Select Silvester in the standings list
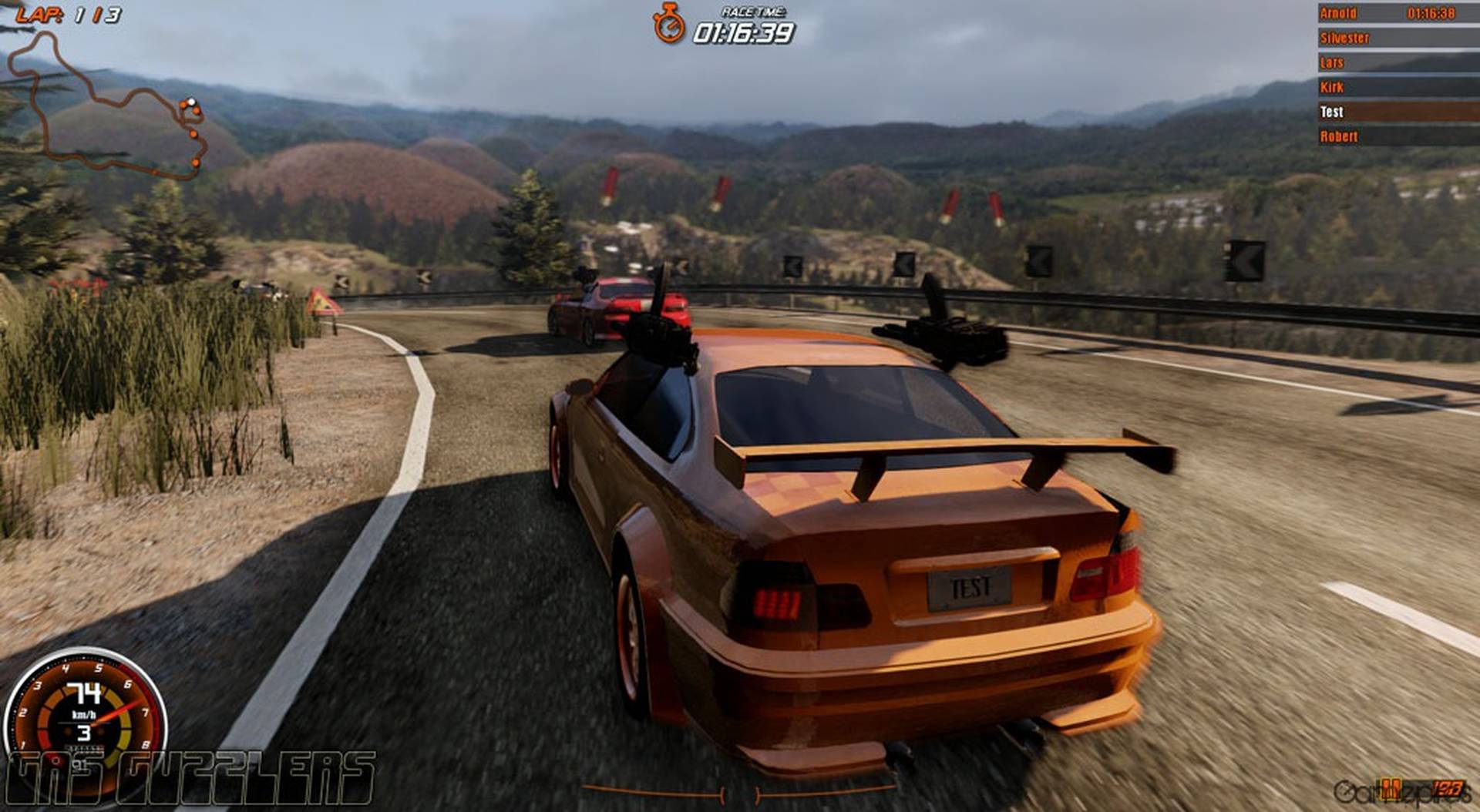 coord(1397,38)
